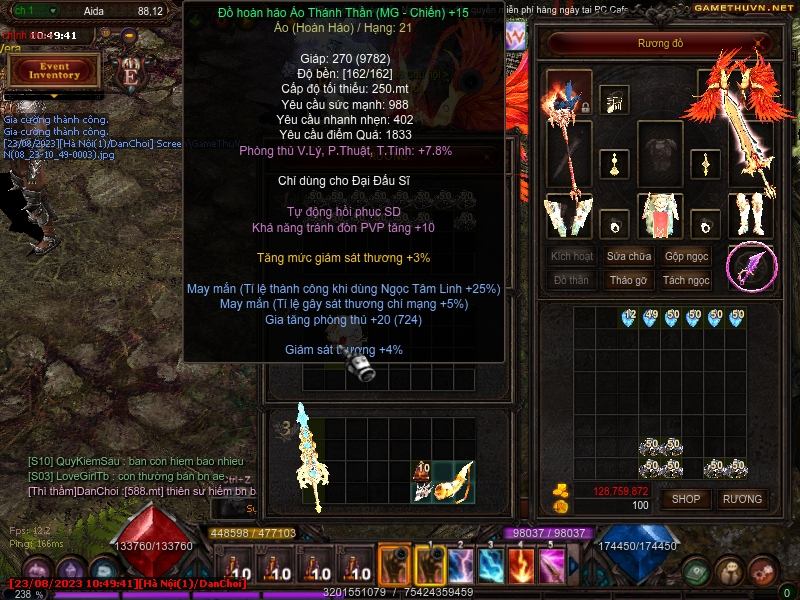Click the Tháo gỡ button
This screenshot has height=600, width=800.
pyautogui.click(x=629, y=280)
